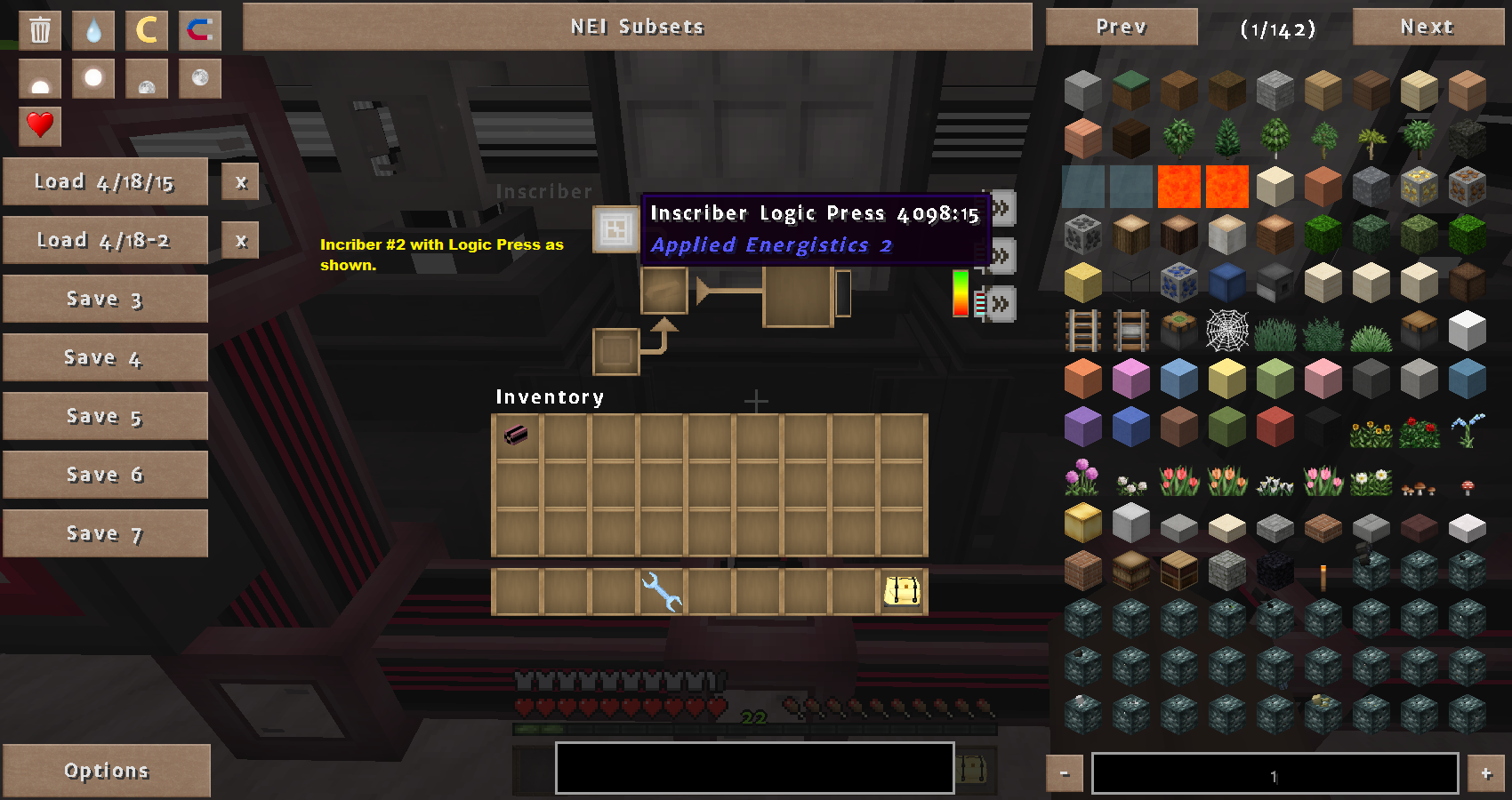Open the NEI Subsets dropdown

[x=637, y=27]
